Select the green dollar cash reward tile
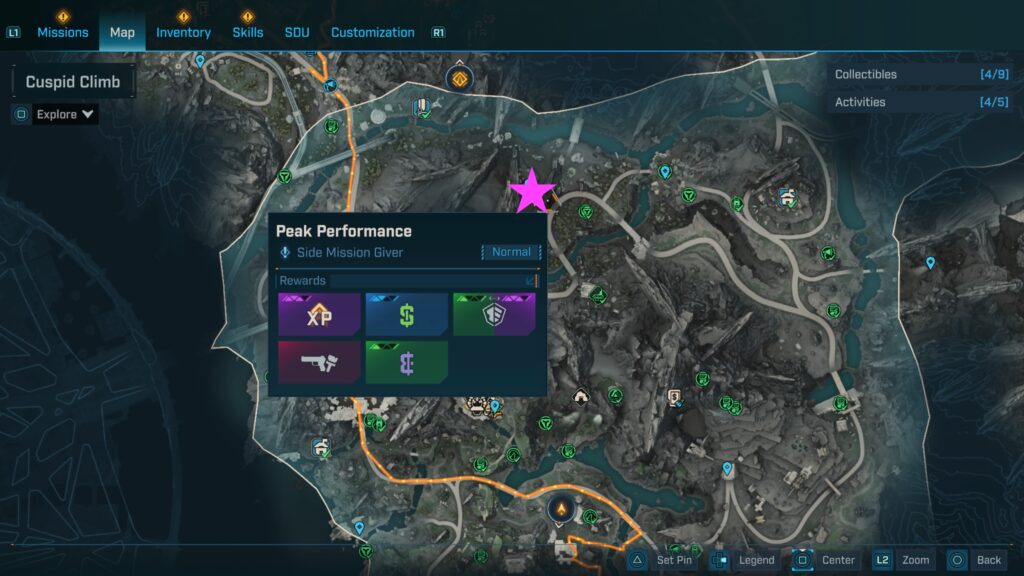 [x=406, y=315]
